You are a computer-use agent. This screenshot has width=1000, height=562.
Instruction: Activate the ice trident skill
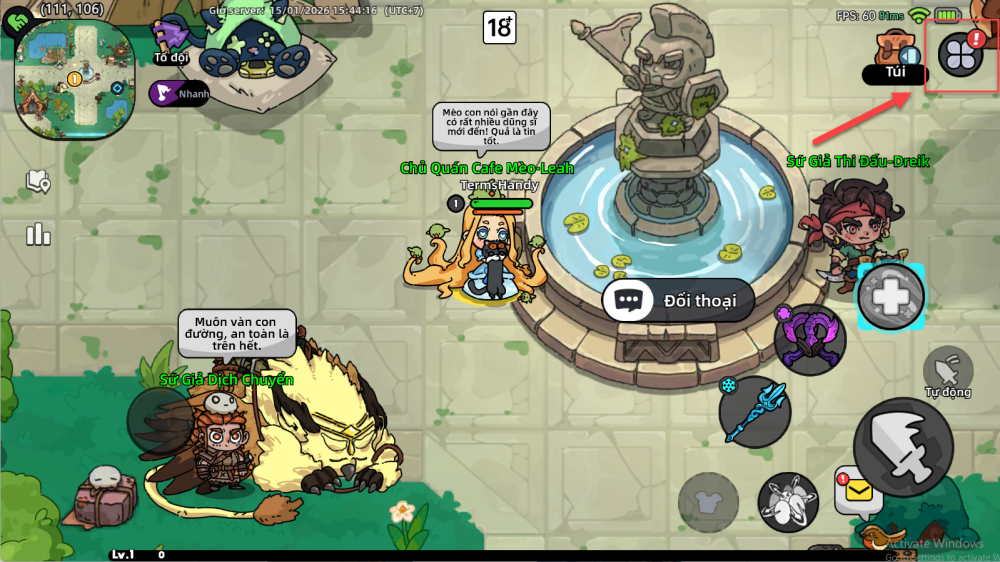coord(755,410)
